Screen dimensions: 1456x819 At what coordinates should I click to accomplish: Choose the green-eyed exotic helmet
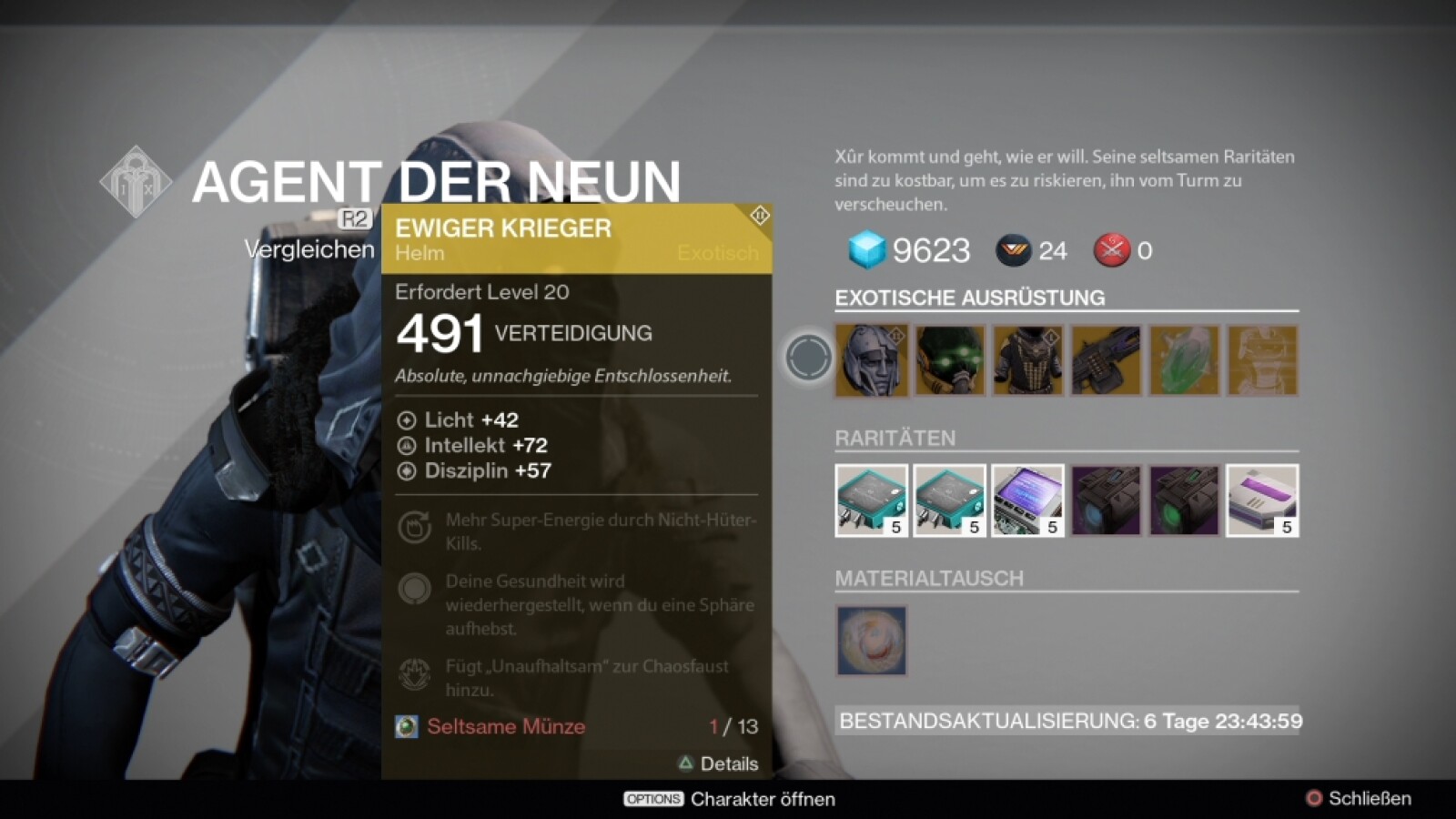(x=950, y=360)
